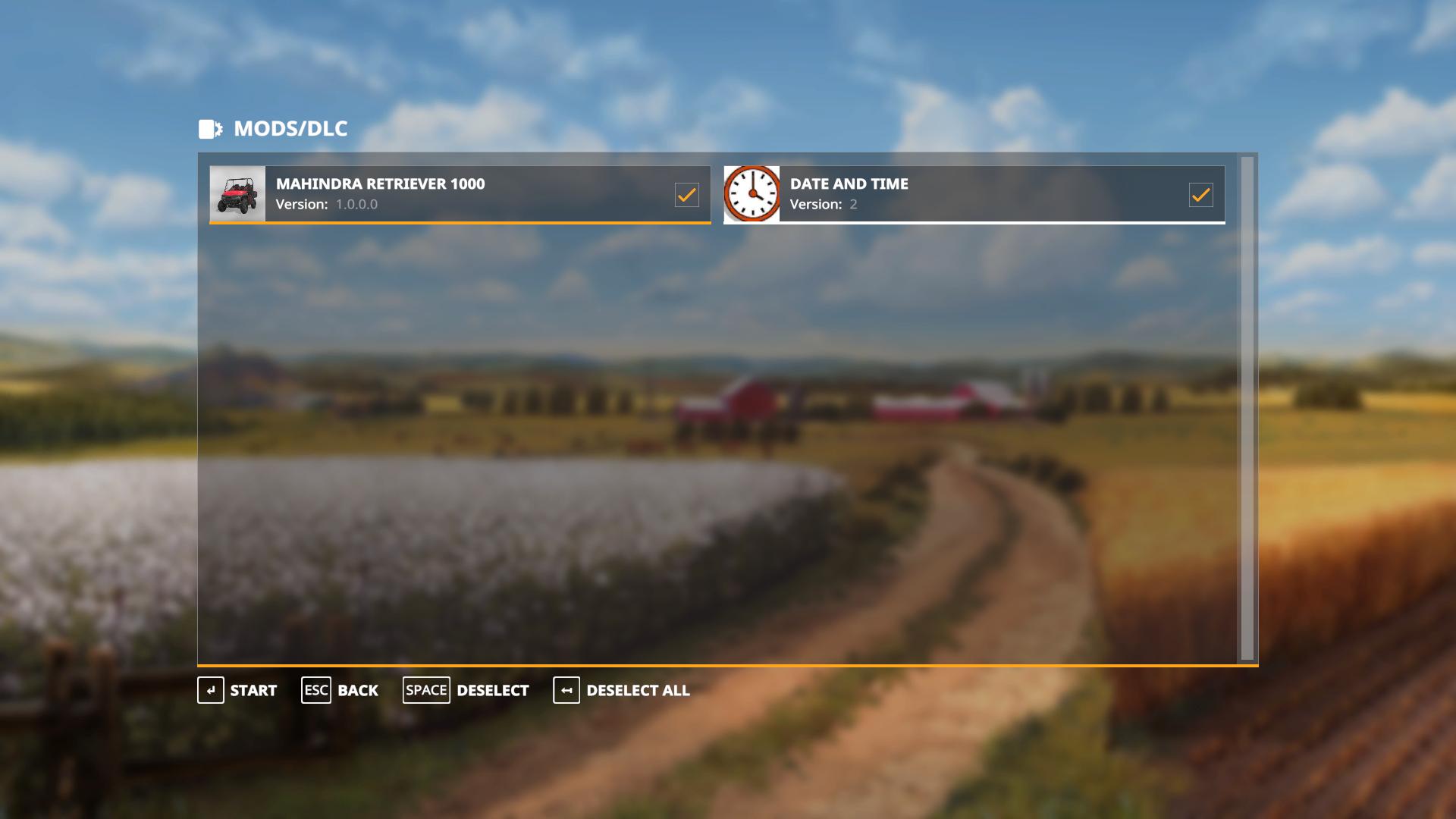Image resolution: width=1456 pixels, height=819 pixels.
Task: Click the Mahindra vehicle thumbnail
Action: 238,194
